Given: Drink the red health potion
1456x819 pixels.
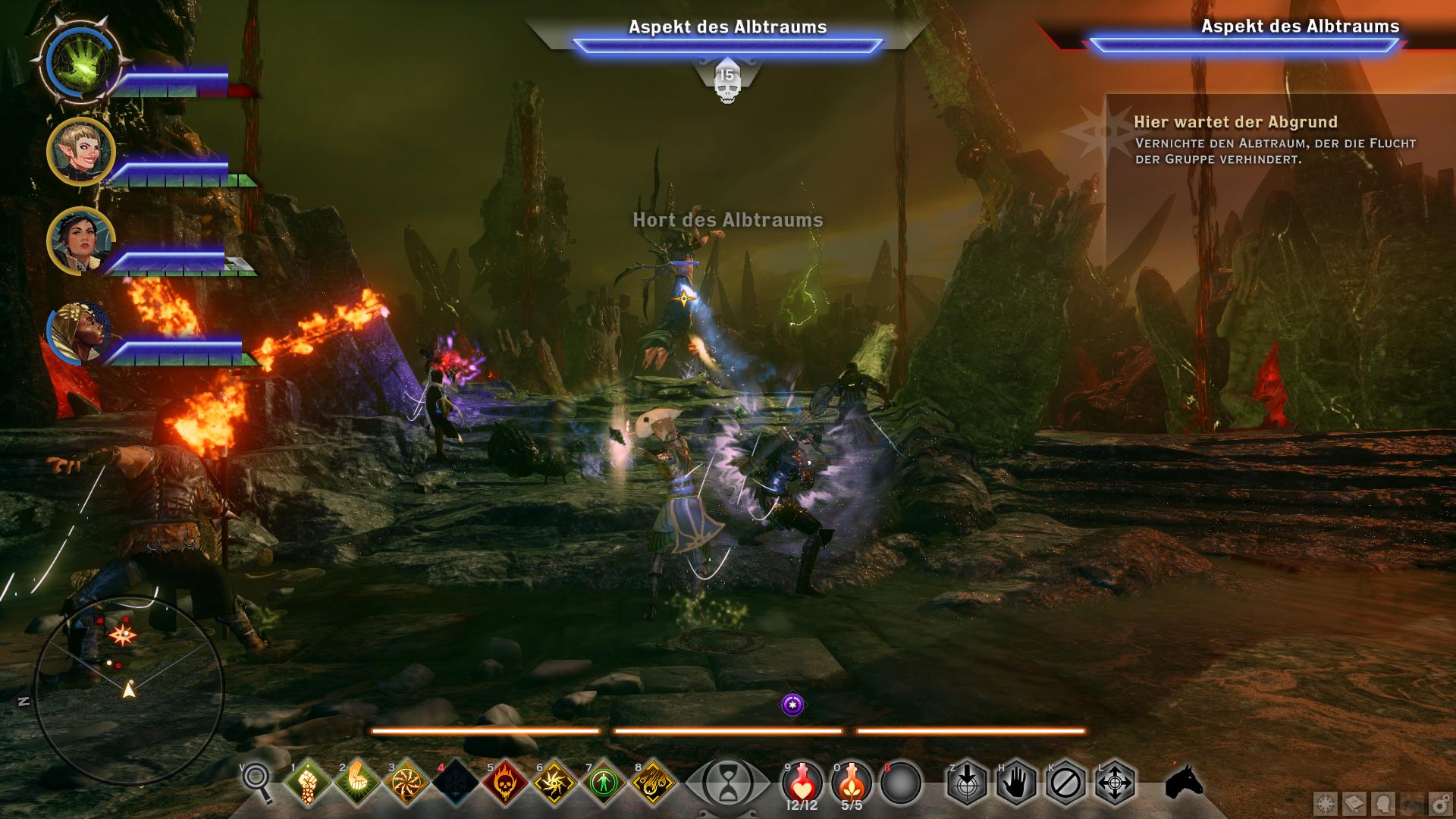Looking at the screenshot, I should pos(802,781).
